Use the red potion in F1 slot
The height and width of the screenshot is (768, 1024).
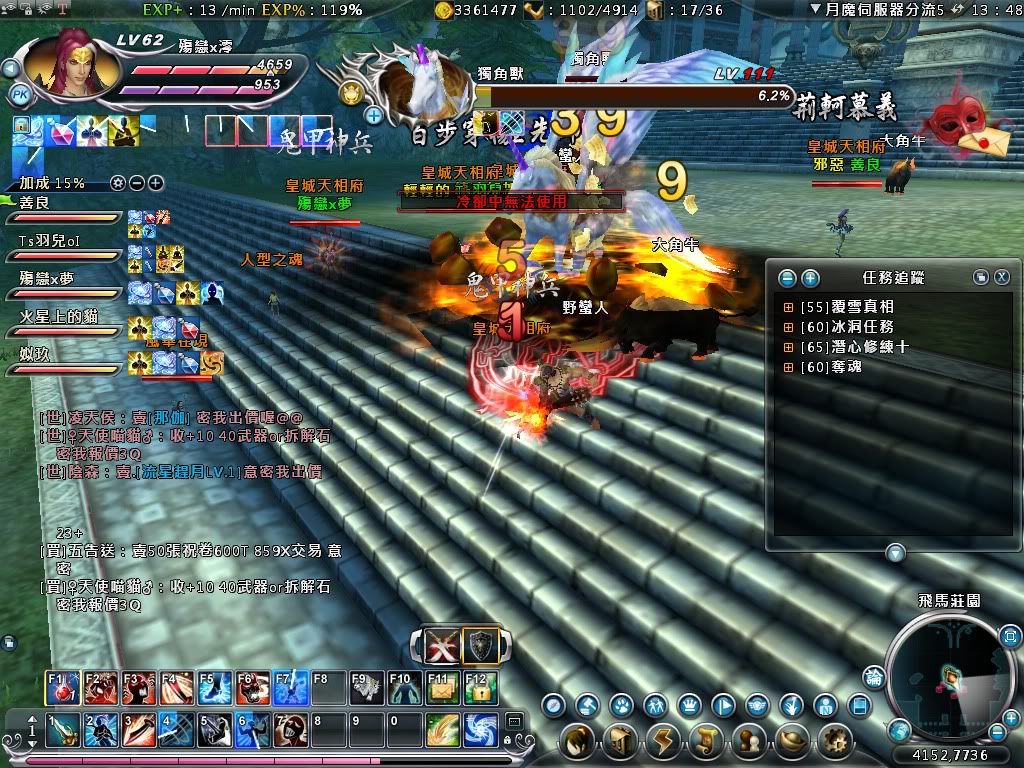pos(63,688)
